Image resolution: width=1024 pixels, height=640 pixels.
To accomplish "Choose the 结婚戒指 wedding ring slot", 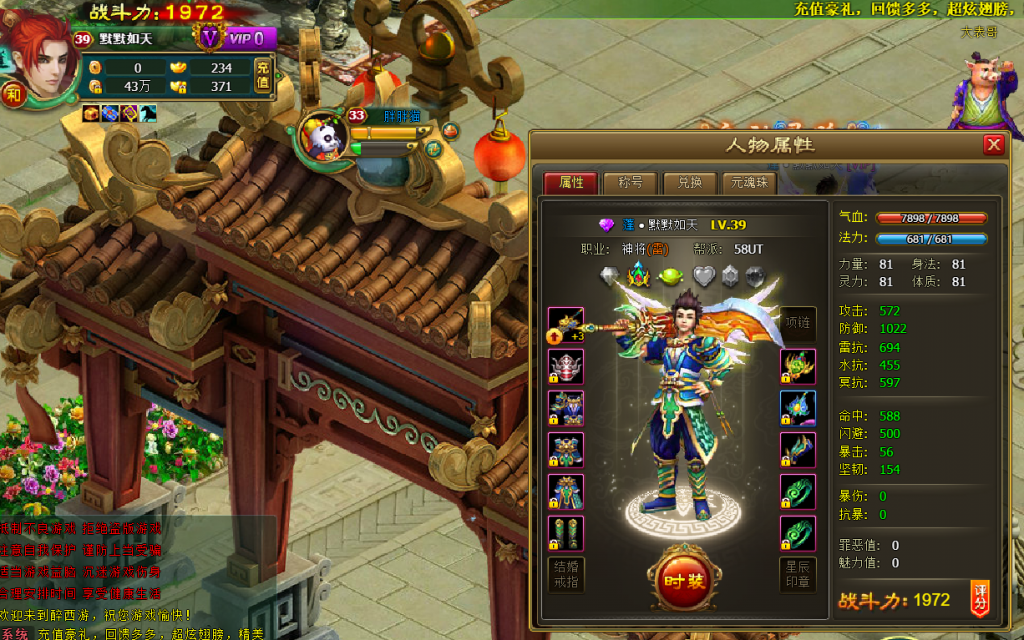I will tap(566, 575).
